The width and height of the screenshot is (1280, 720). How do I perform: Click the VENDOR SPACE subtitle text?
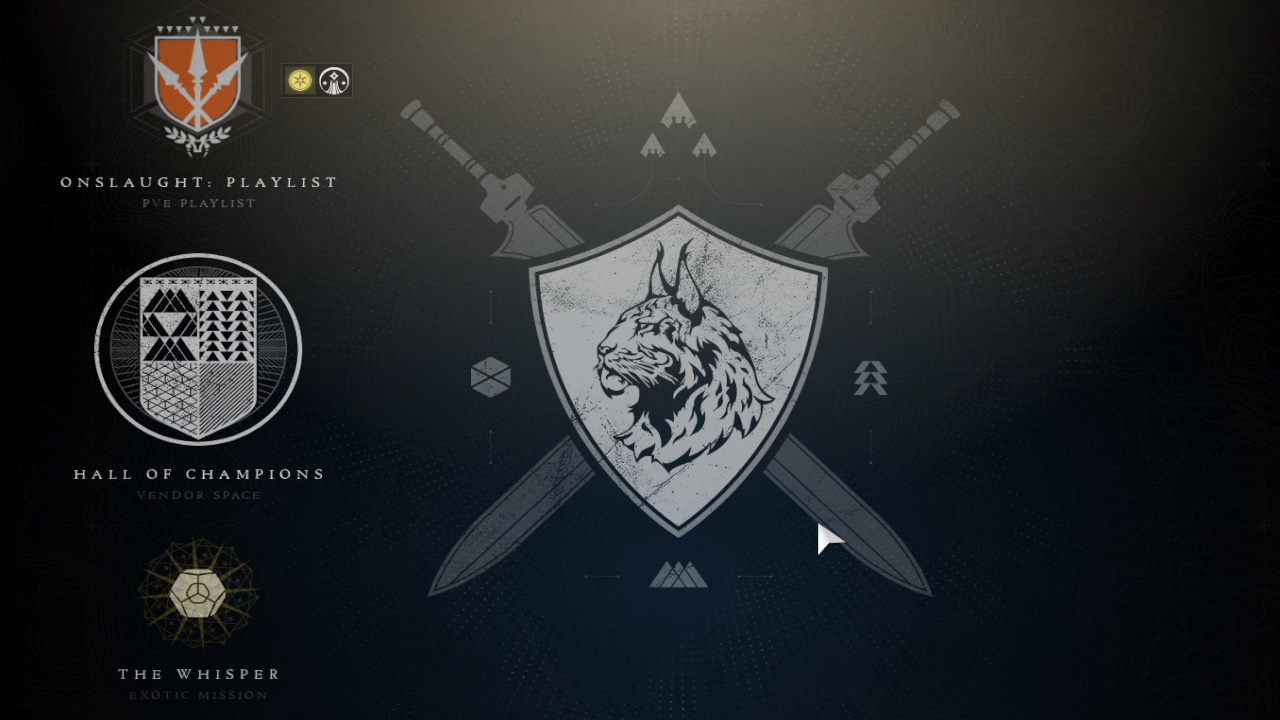click(x=197, y=495)
